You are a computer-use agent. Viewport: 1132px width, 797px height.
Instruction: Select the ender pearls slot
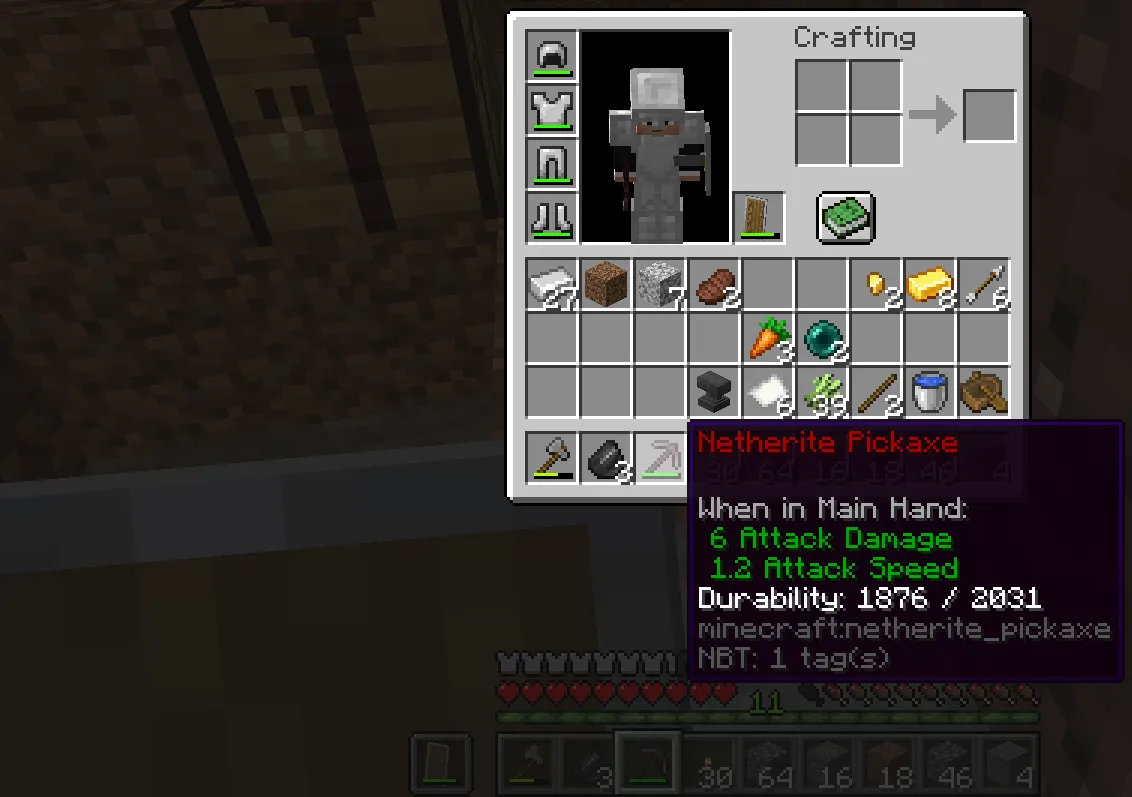coord(822,339)
